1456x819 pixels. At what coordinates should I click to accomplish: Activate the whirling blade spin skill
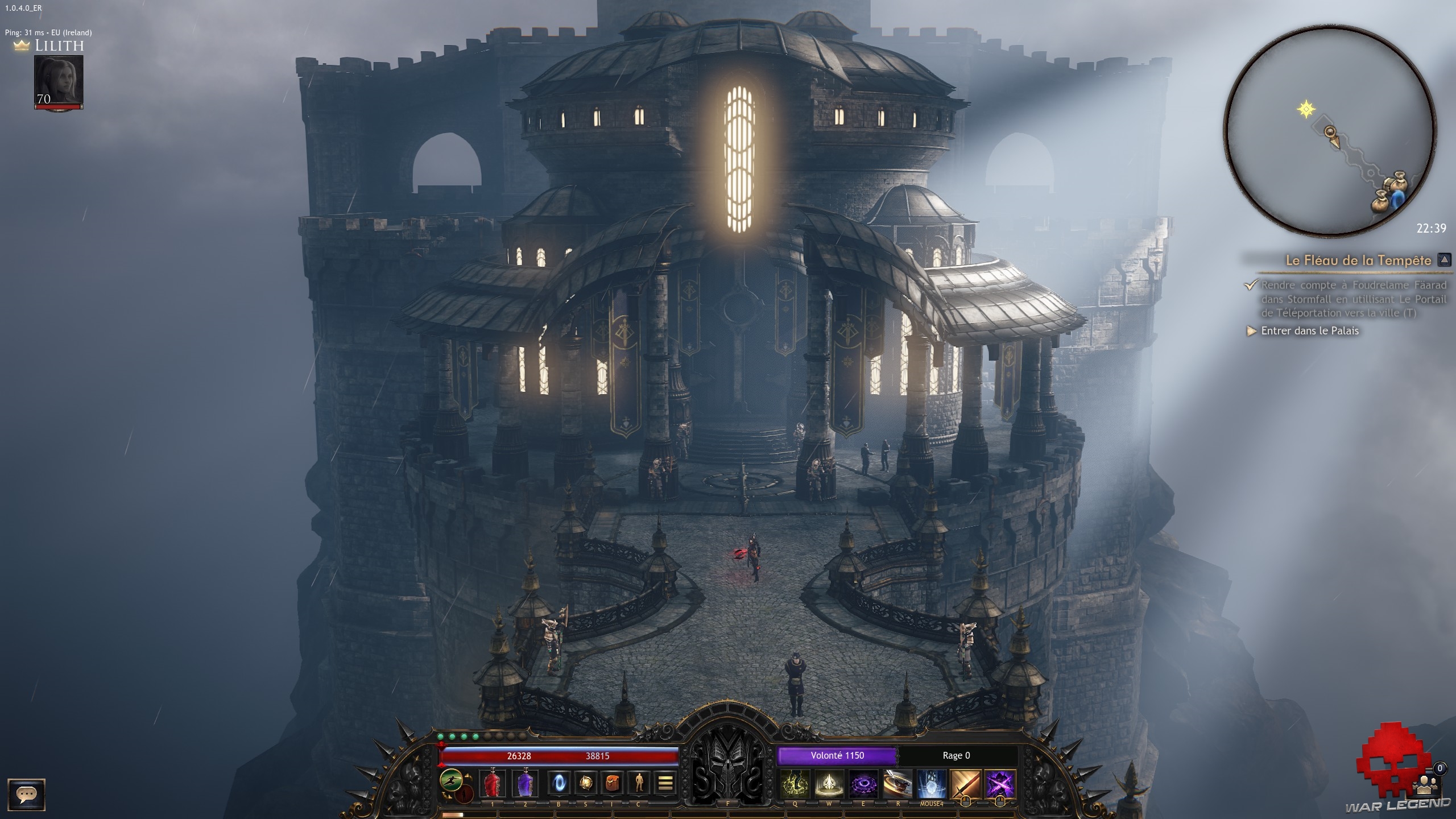click(897, 784)
